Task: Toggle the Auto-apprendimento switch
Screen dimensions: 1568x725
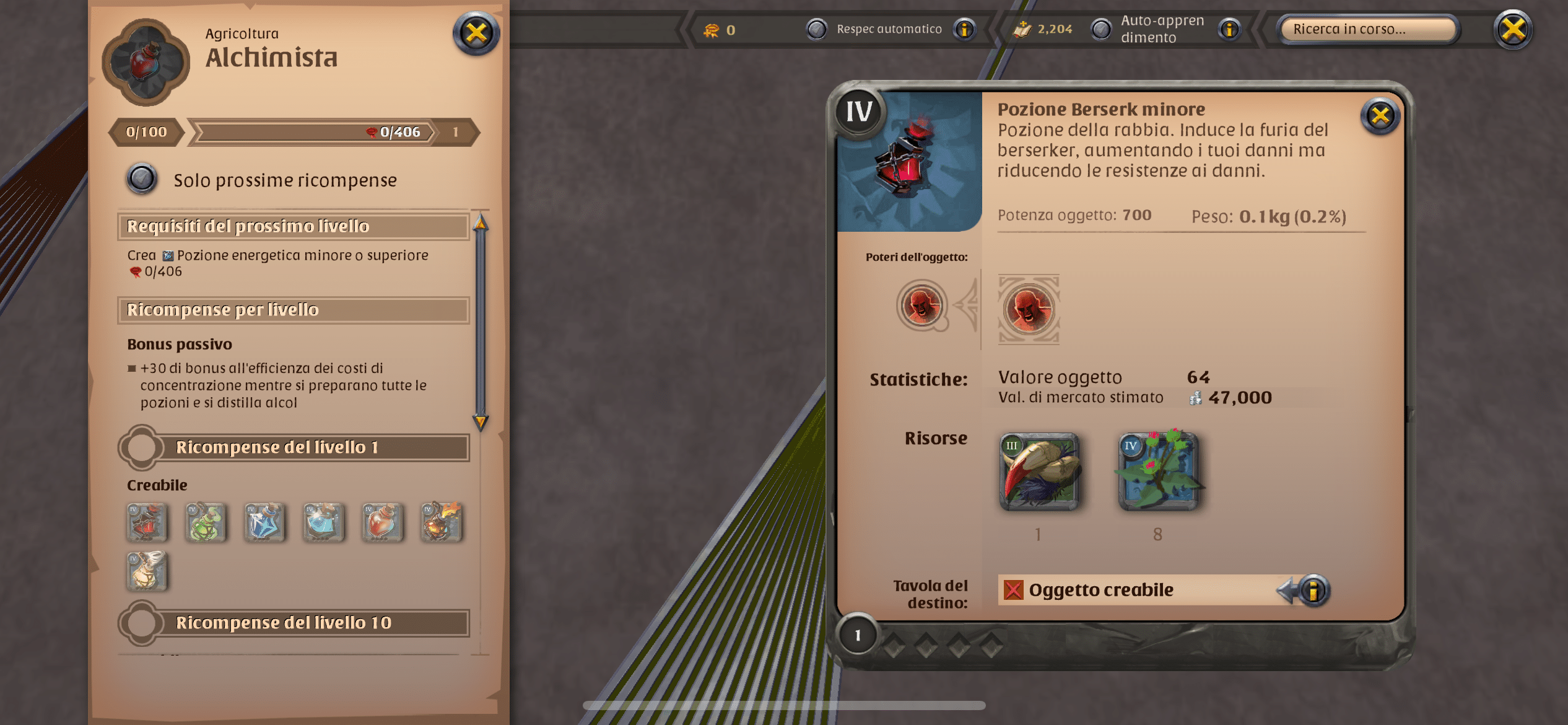Action: point(1102,29)
